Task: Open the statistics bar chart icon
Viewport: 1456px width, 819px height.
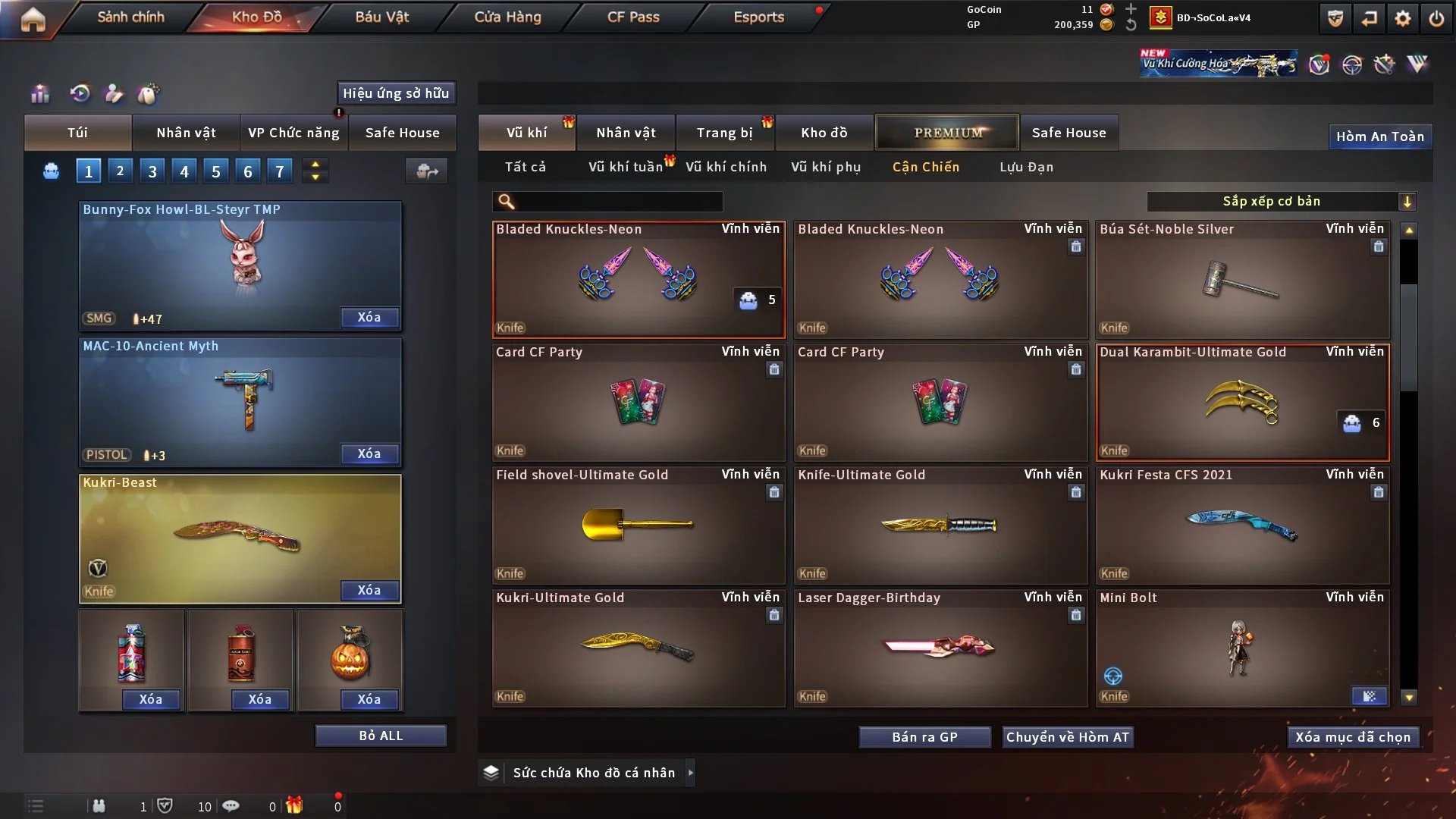Action: pos(39,93)
